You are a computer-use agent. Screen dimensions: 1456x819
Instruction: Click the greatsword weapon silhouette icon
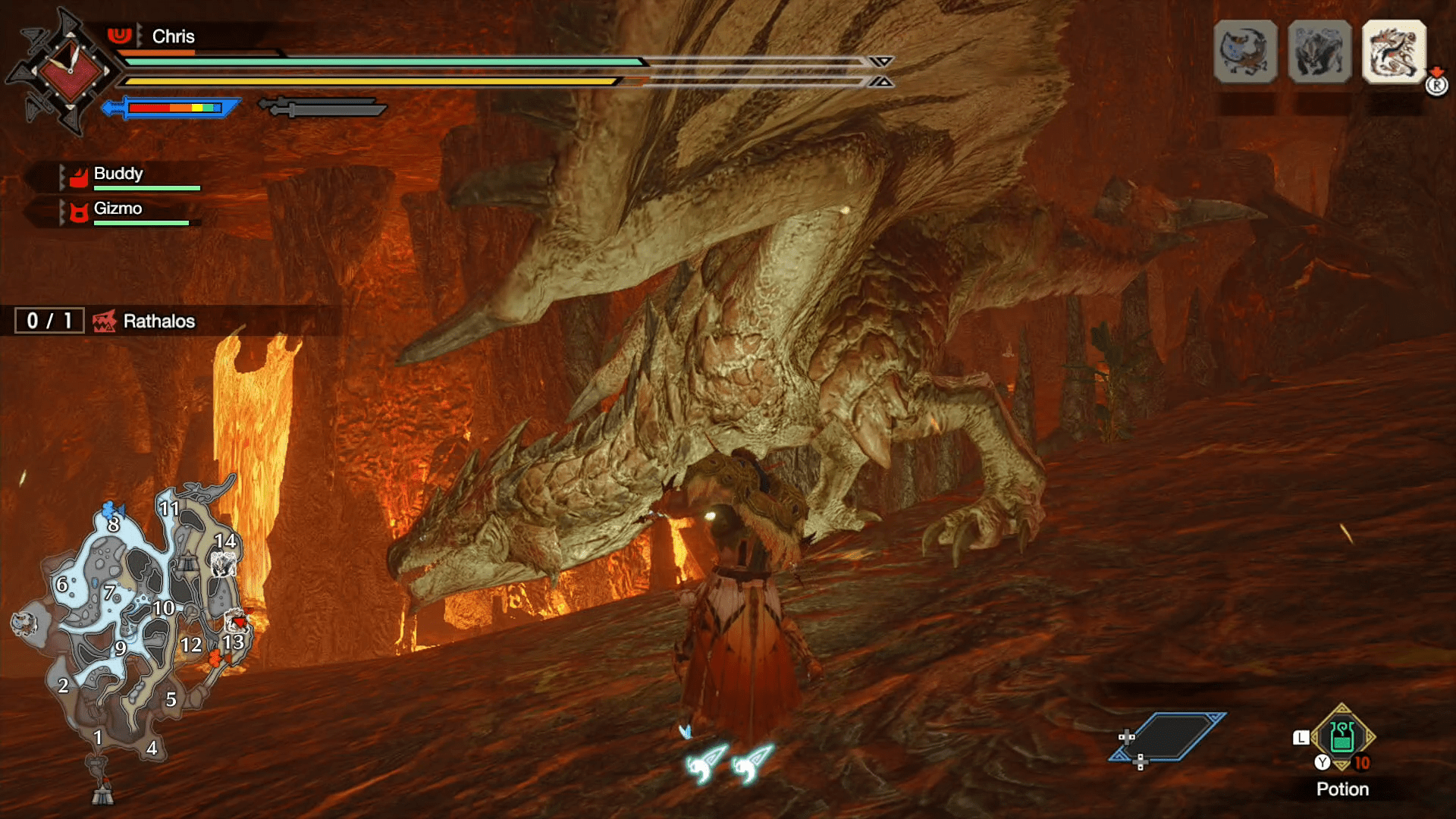322,108
